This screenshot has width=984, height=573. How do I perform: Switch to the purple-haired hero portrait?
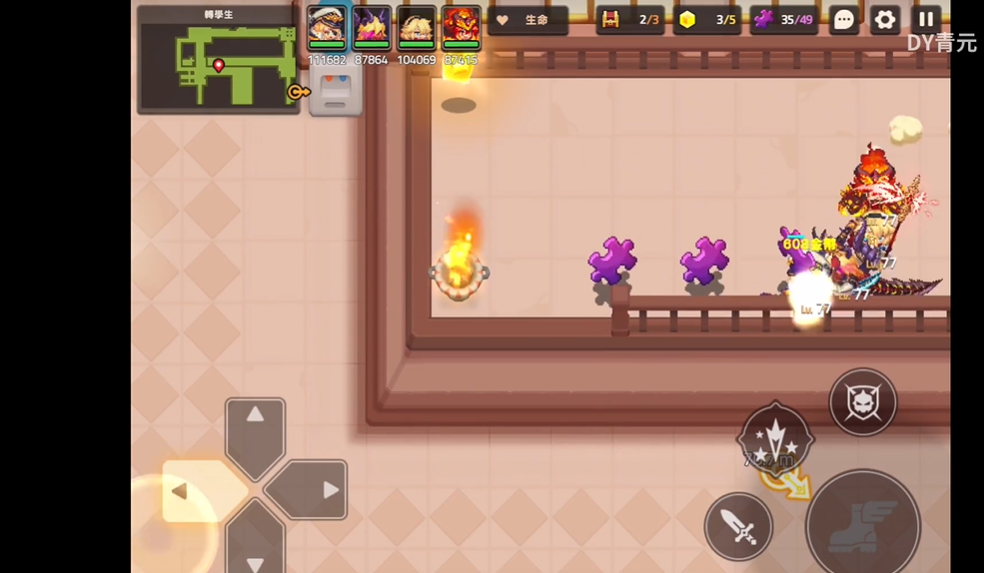click(x=371, y=27)
